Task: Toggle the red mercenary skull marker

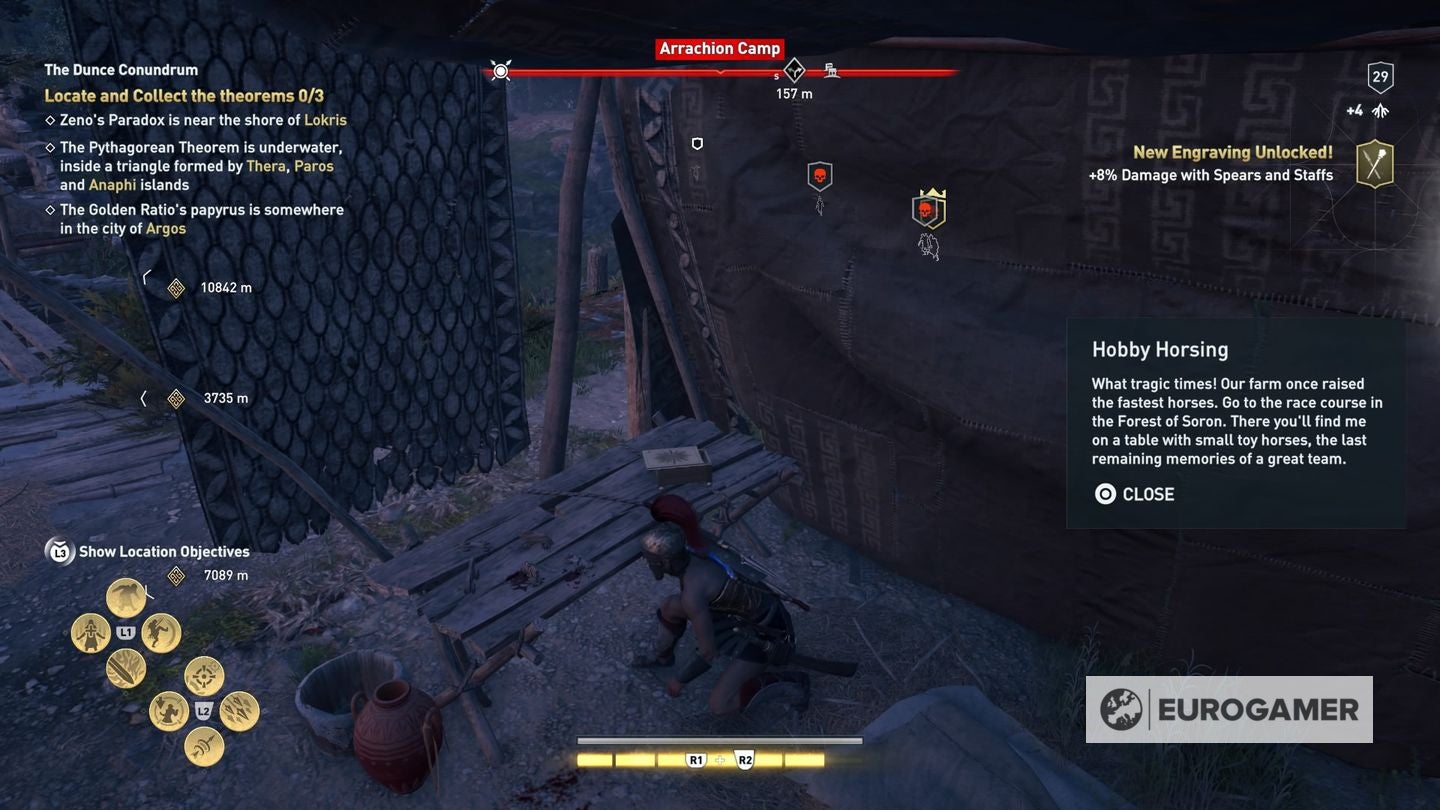Action: point(928,208)
